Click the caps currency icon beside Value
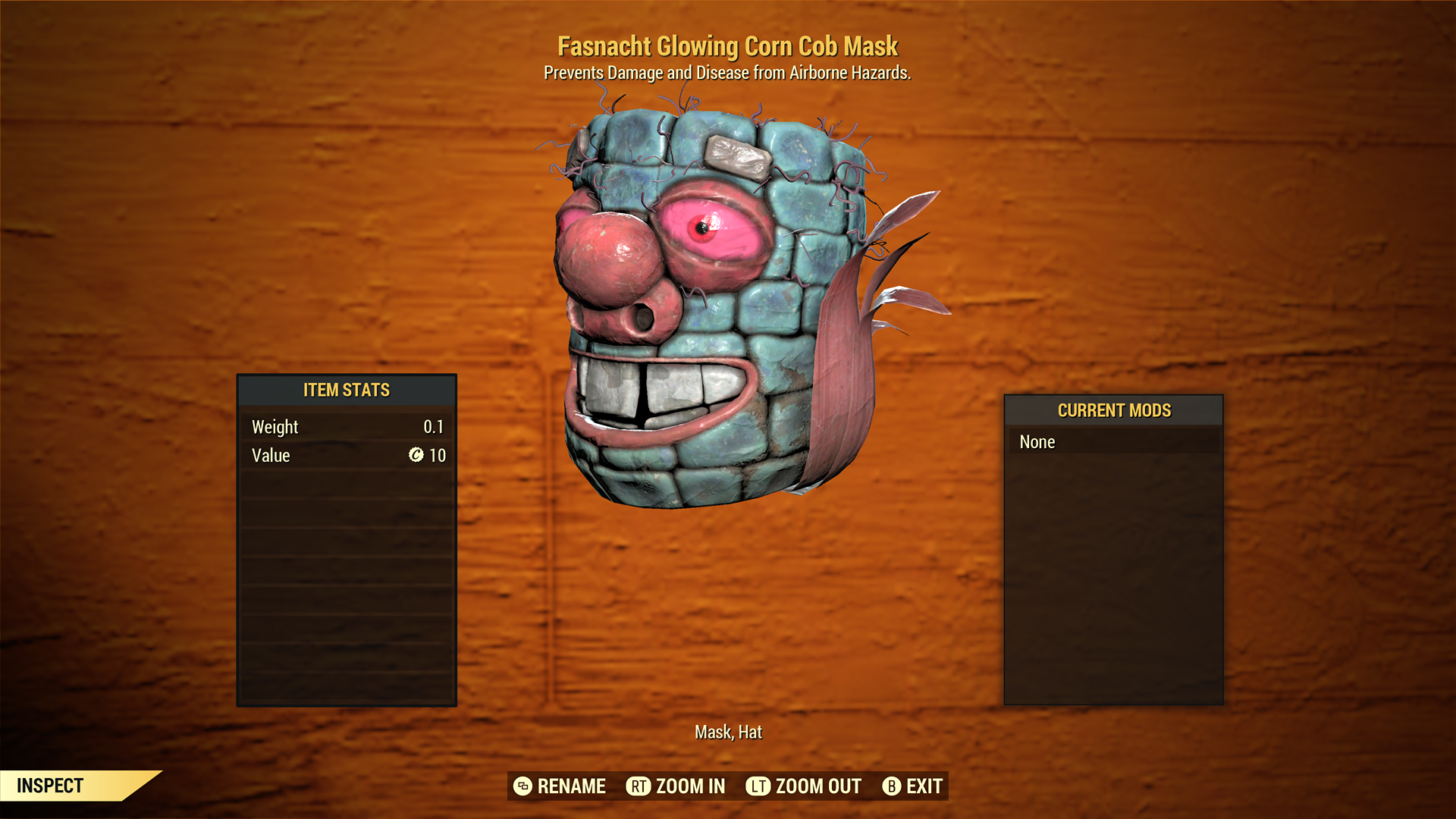Image resolution: width=1456 pixels, height=819 pixels. click(416, 456)
